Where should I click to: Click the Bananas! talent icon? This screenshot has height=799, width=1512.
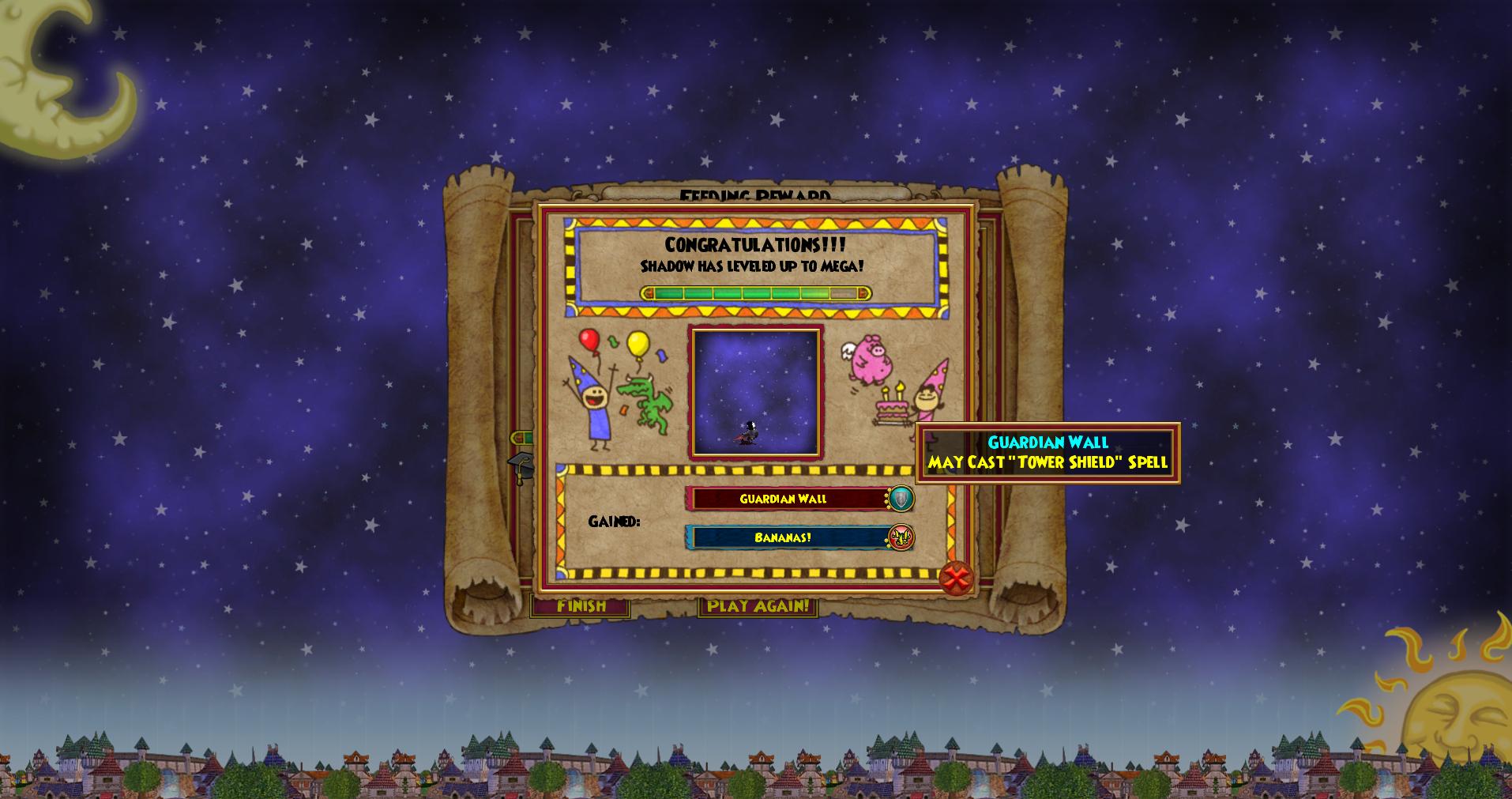click(x=901, y=537)
